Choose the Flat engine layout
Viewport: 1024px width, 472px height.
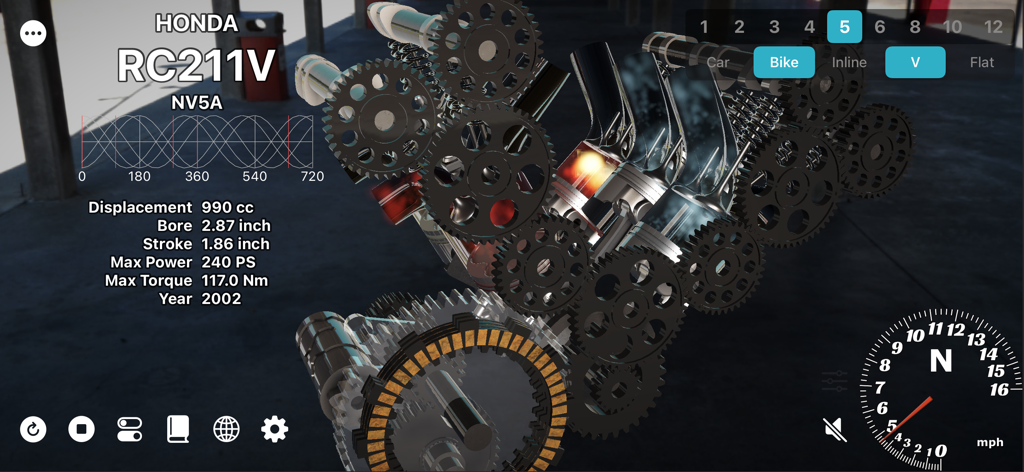(982, 62)
